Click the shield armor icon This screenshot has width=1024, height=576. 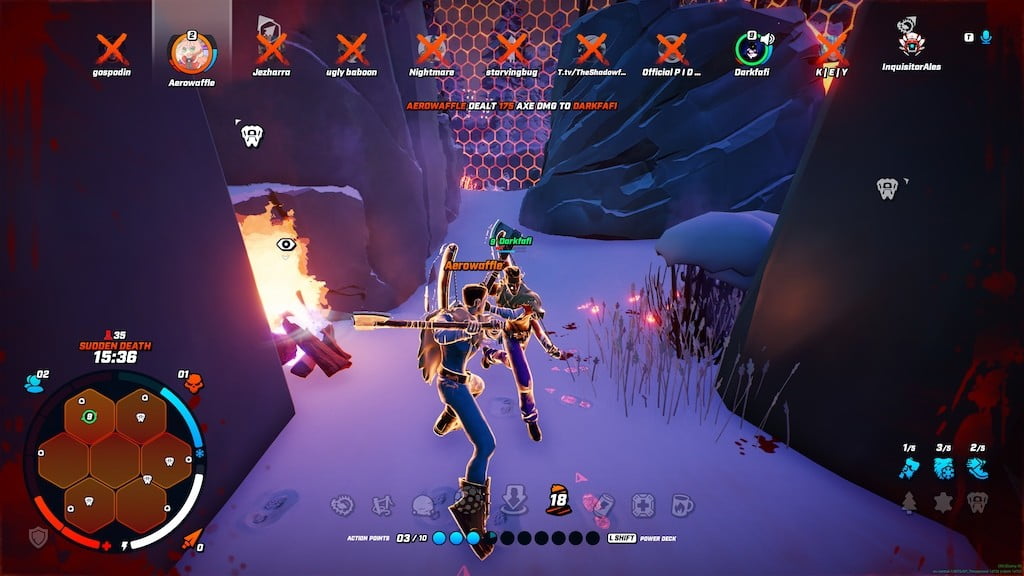pyautogui.click(x=38, y=536)
